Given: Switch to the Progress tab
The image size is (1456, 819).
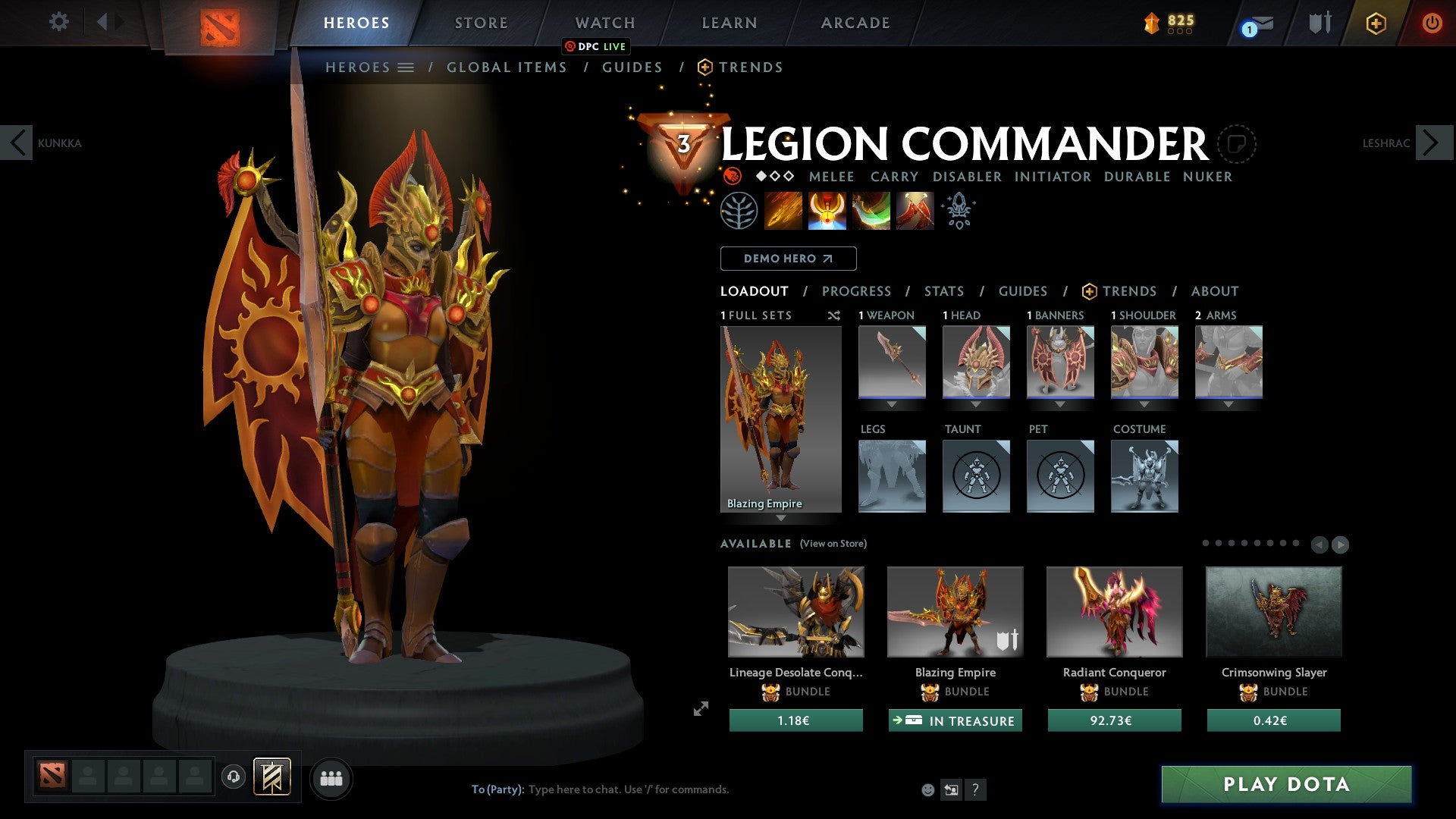Looking at the screenshot, I should [x=857, y=291].
